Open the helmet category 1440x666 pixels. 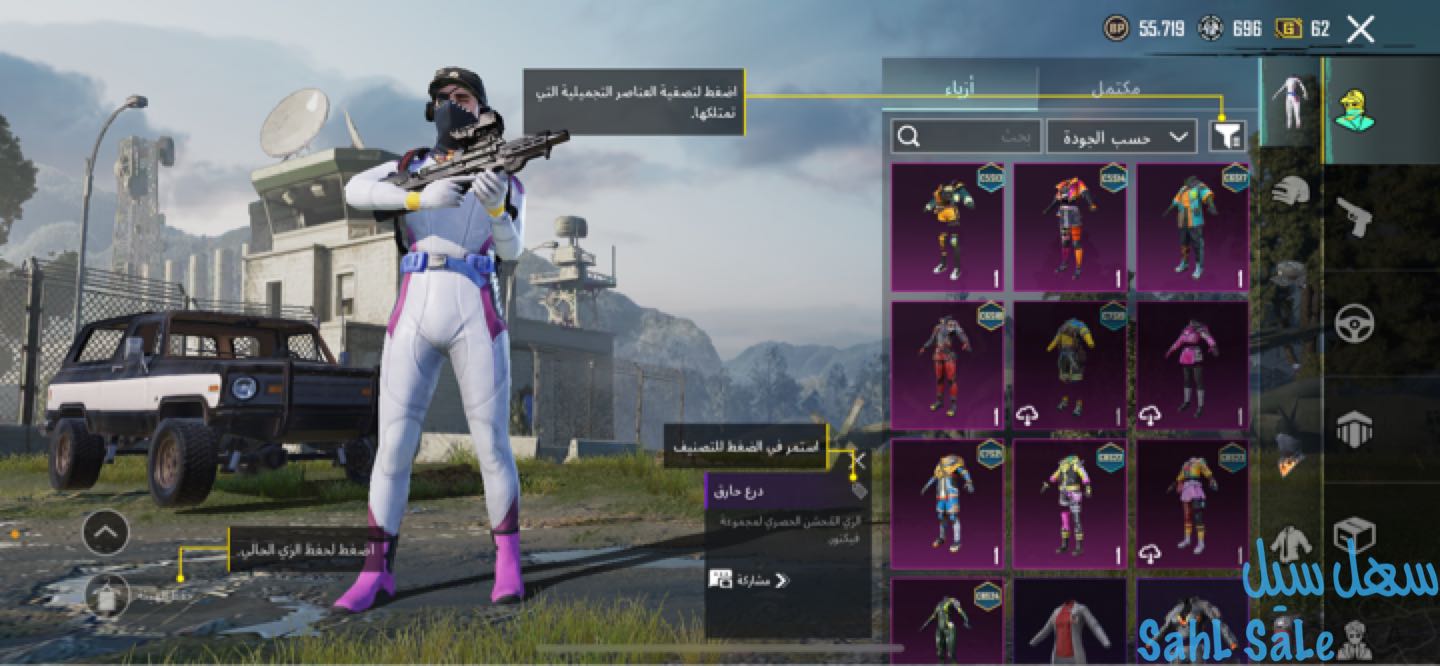1290,190
